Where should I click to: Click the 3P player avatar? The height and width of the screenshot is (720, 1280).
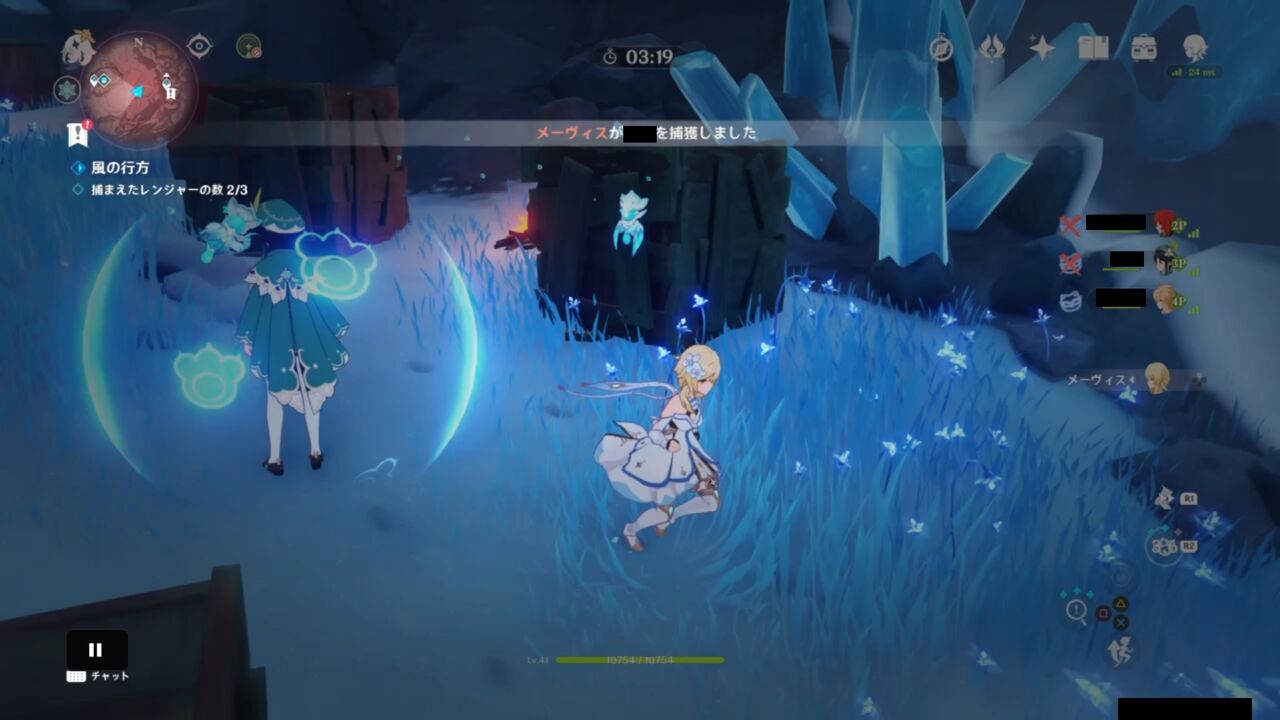pyautogui.click(x=1164, y=261)
